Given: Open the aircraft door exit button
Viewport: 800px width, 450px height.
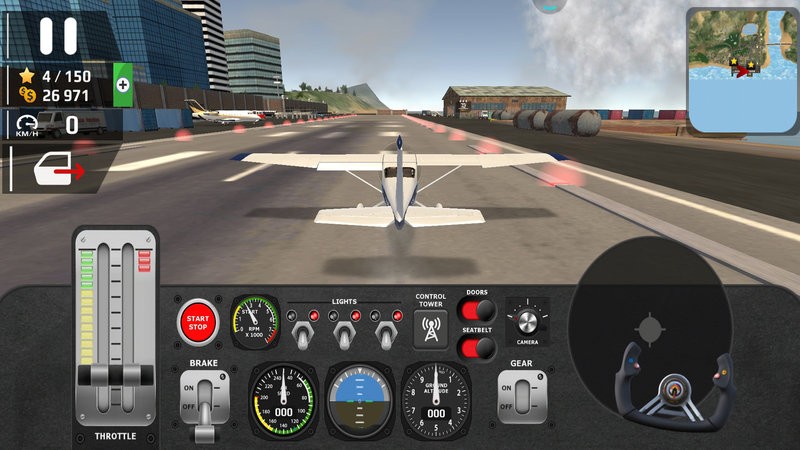Looking at the screenshot, I should [x=60, y=170].
